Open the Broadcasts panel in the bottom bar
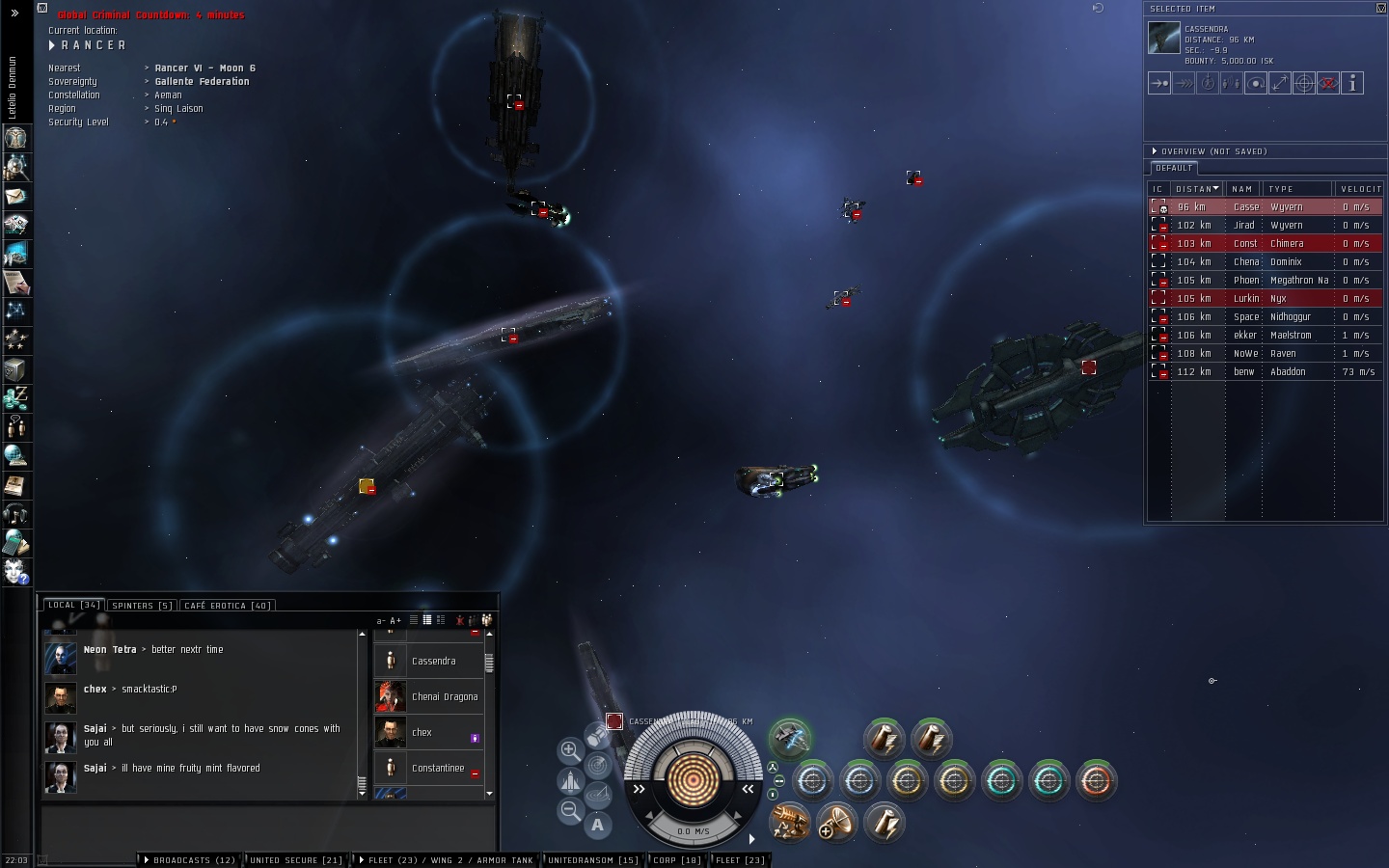The width and height of the screenshot is (1389, 868). [x=192, y=860]
